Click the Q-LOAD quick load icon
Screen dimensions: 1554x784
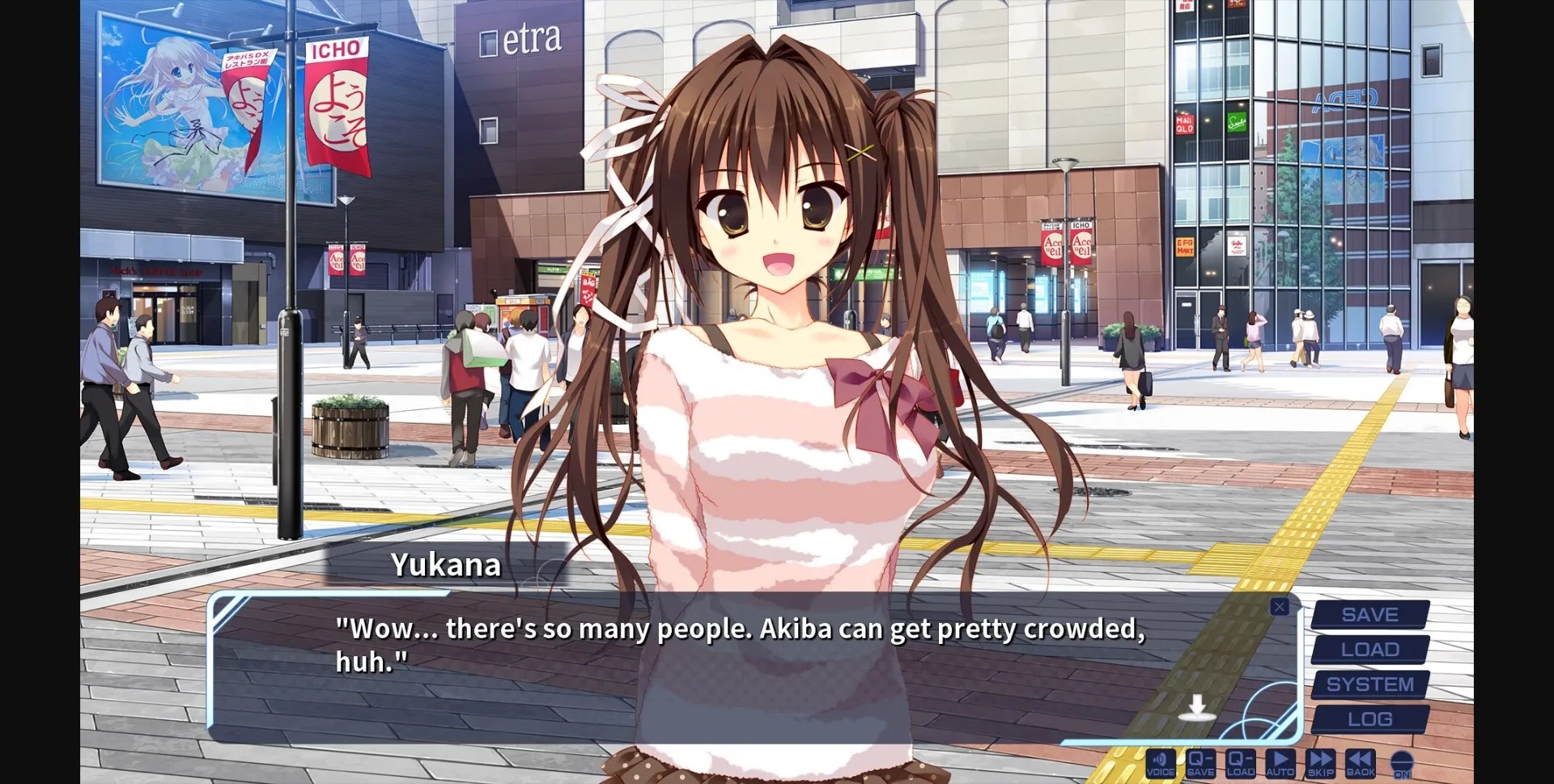point(1240,763)
